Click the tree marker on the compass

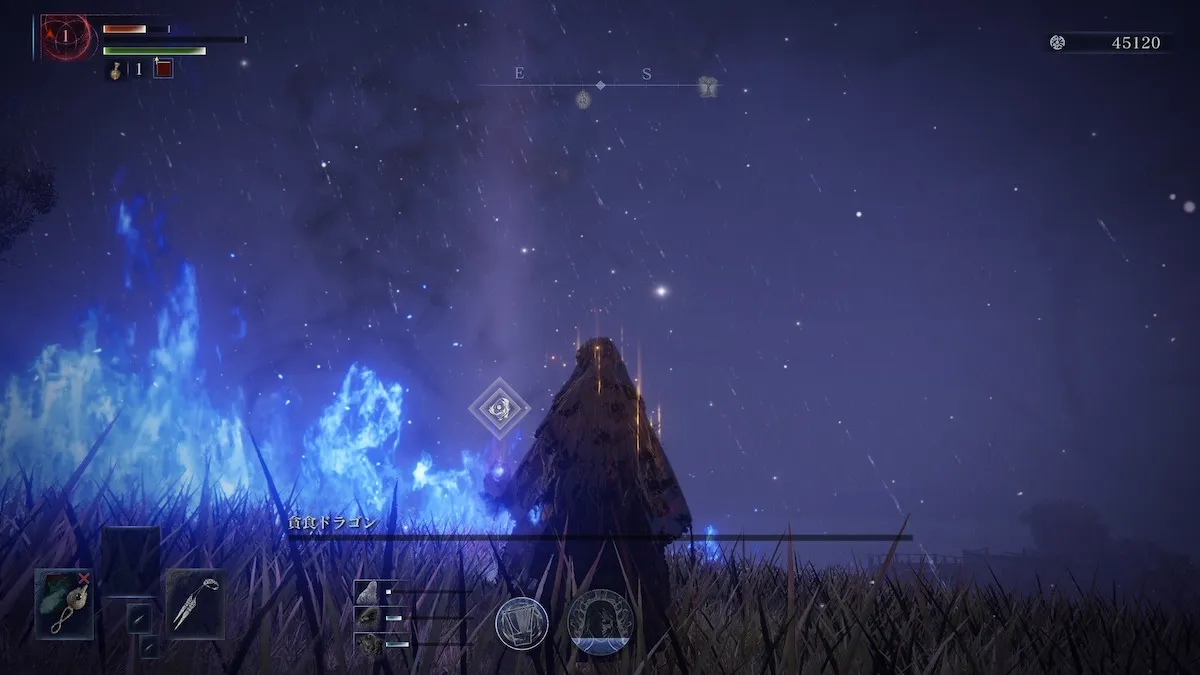coord(708,87)
